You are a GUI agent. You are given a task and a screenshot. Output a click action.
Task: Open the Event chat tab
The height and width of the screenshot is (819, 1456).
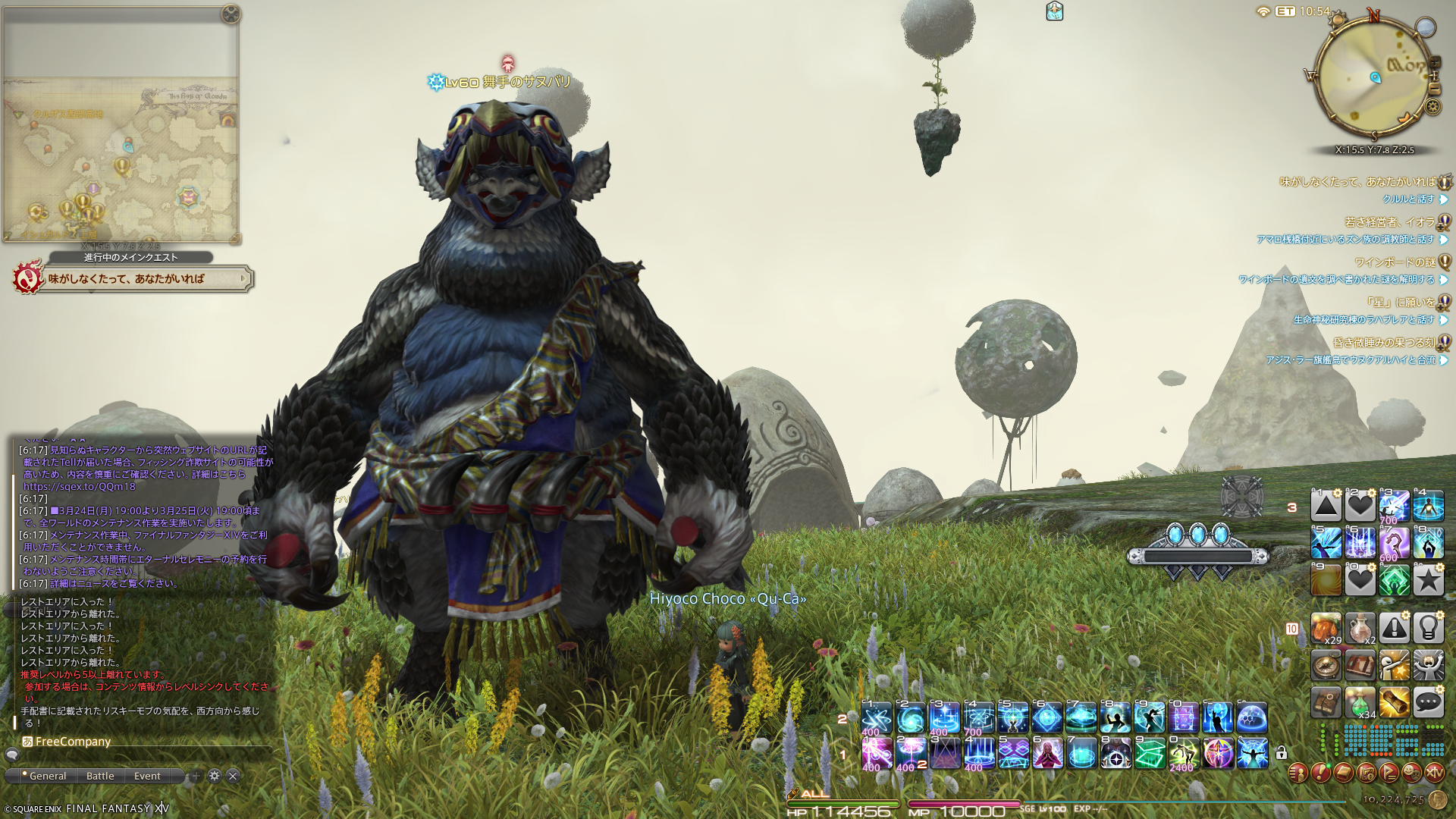pos(147,776)
